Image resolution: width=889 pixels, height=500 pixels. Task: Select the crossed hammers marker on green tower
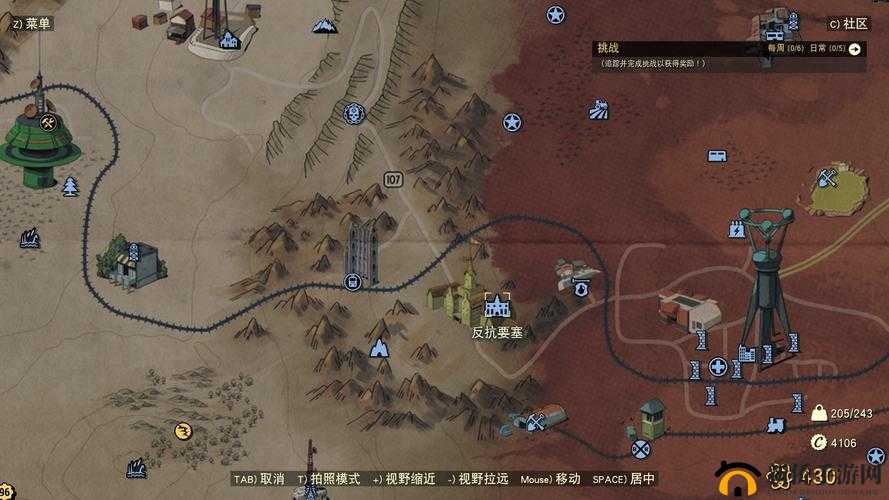click(x=47, y=123)
